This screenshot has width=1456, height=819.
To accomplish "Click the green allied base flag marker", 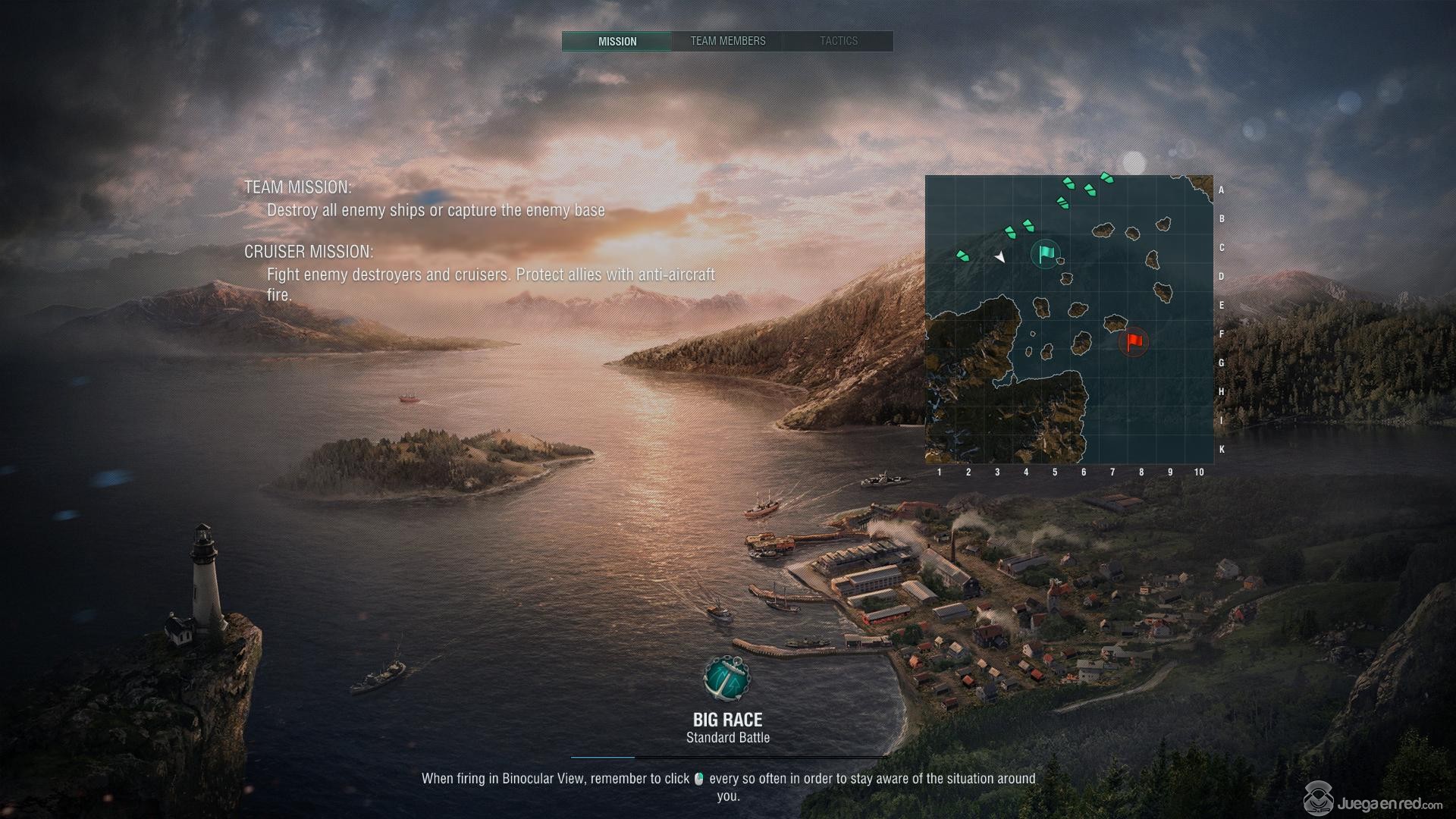I will coord(1046,253).
